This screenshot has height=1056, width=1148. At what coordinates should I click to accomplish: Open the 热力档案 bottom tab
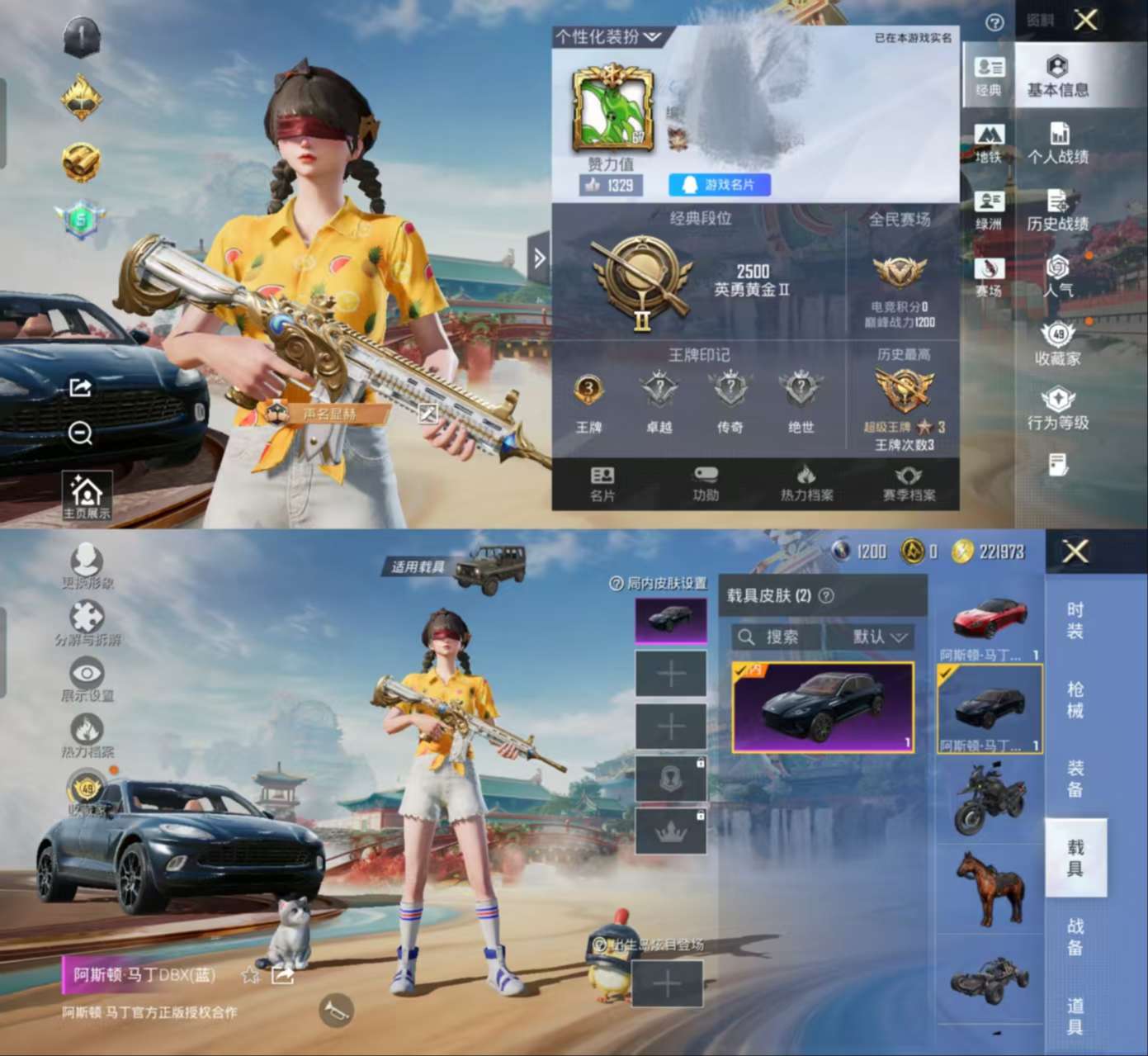806,483
